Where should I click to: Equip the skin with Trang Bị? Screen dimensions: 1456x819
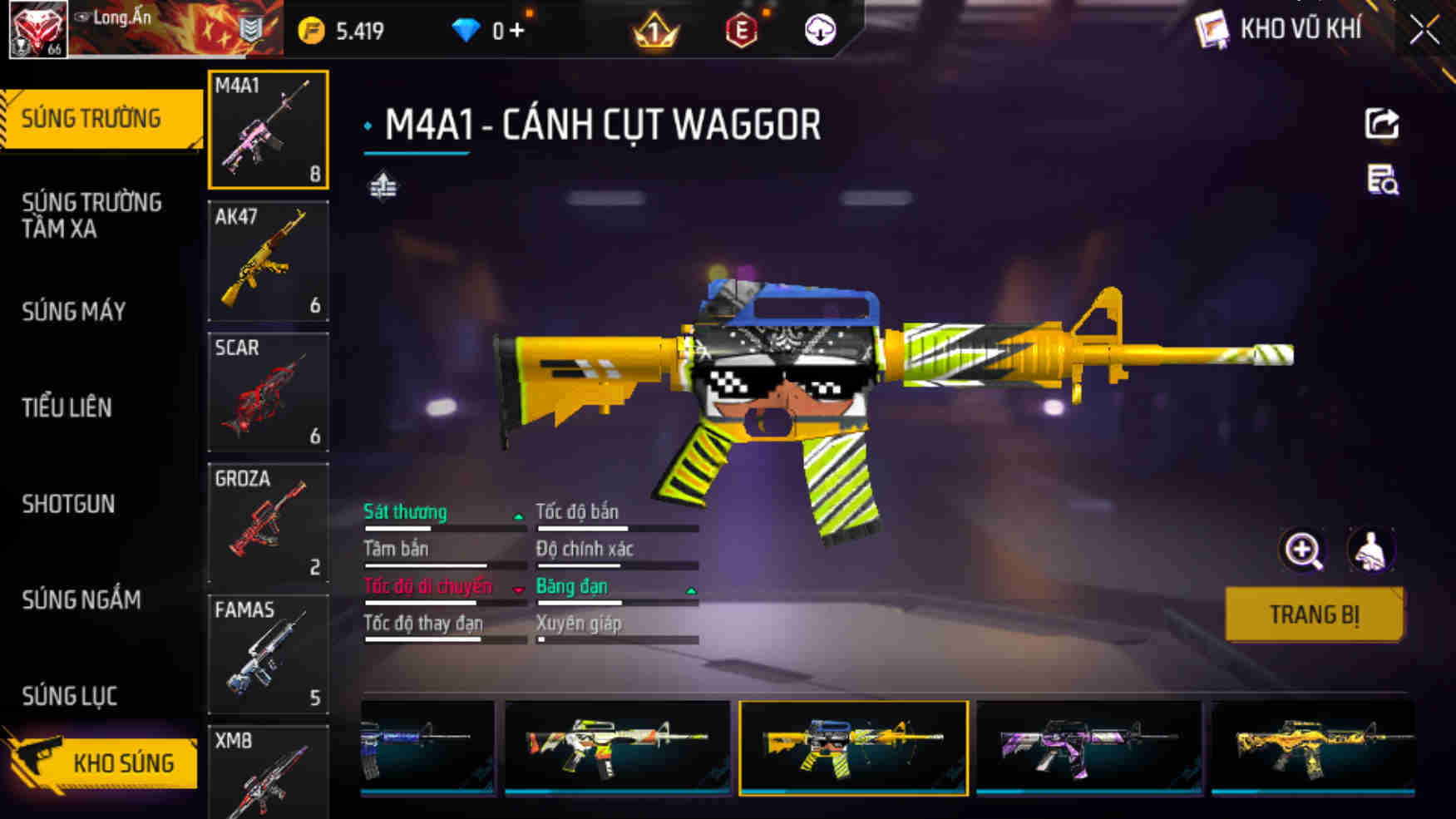(x=1314, y=614)
